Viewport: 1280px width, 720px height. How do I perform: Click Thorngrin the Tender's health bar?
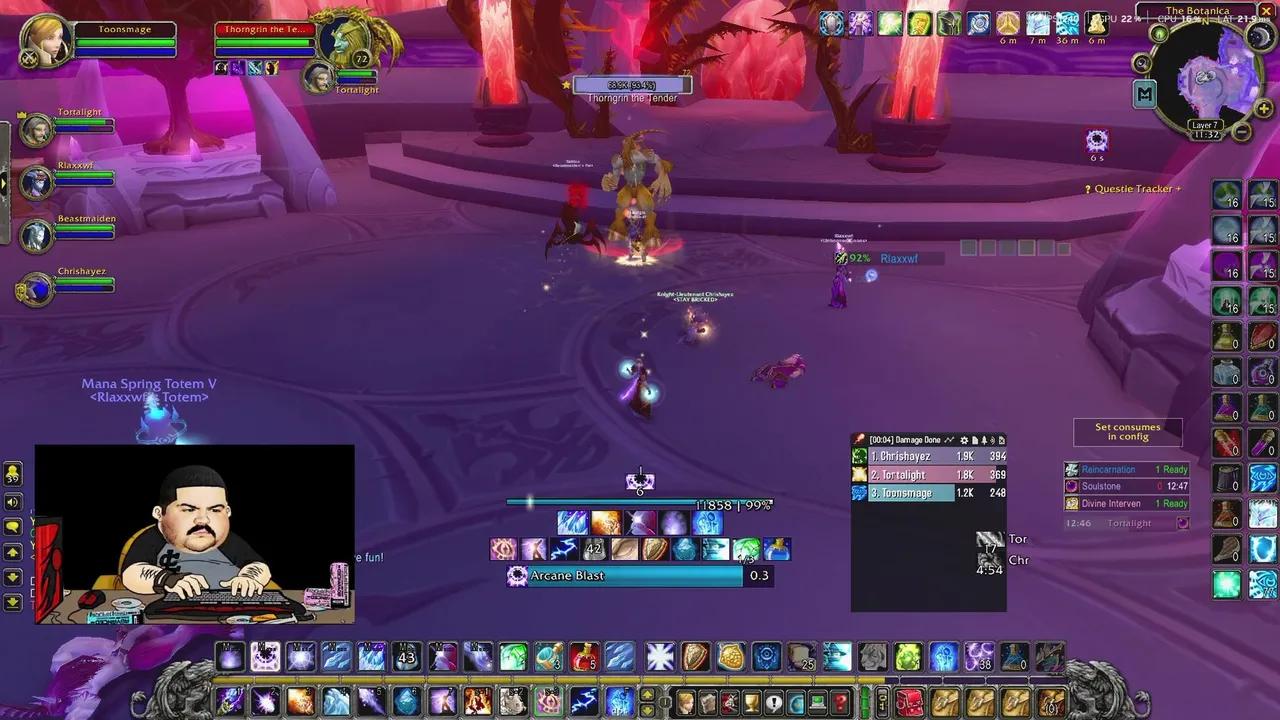632,85
